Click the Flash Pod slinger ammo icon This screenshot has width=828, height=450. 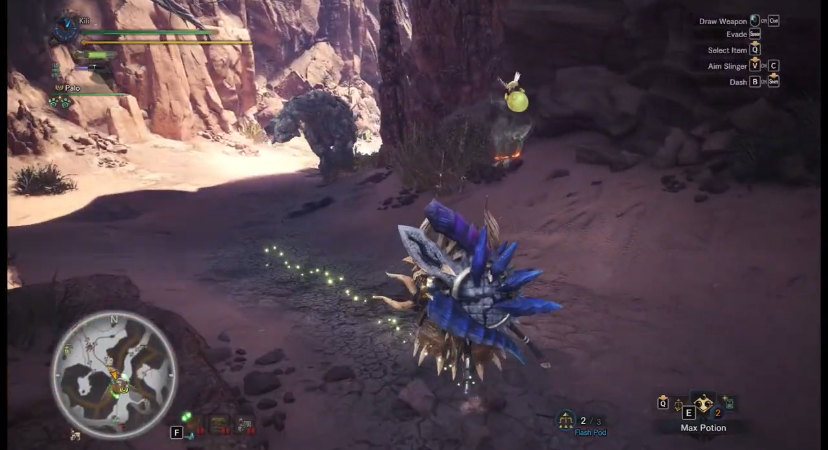[567, 420]
